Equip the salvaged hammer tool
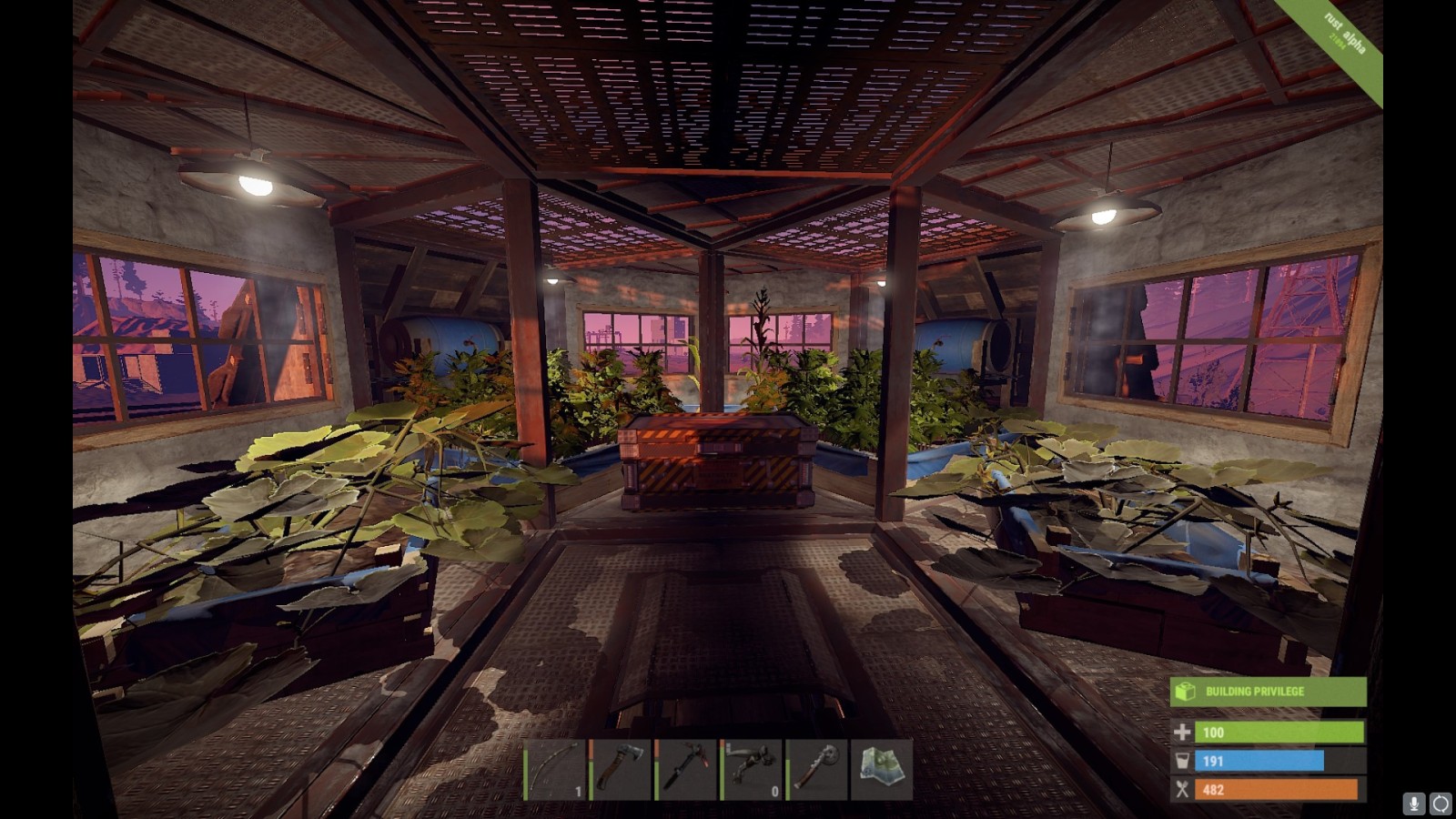The height and width of the screenshot is (819, 1456). coord(817,770)
